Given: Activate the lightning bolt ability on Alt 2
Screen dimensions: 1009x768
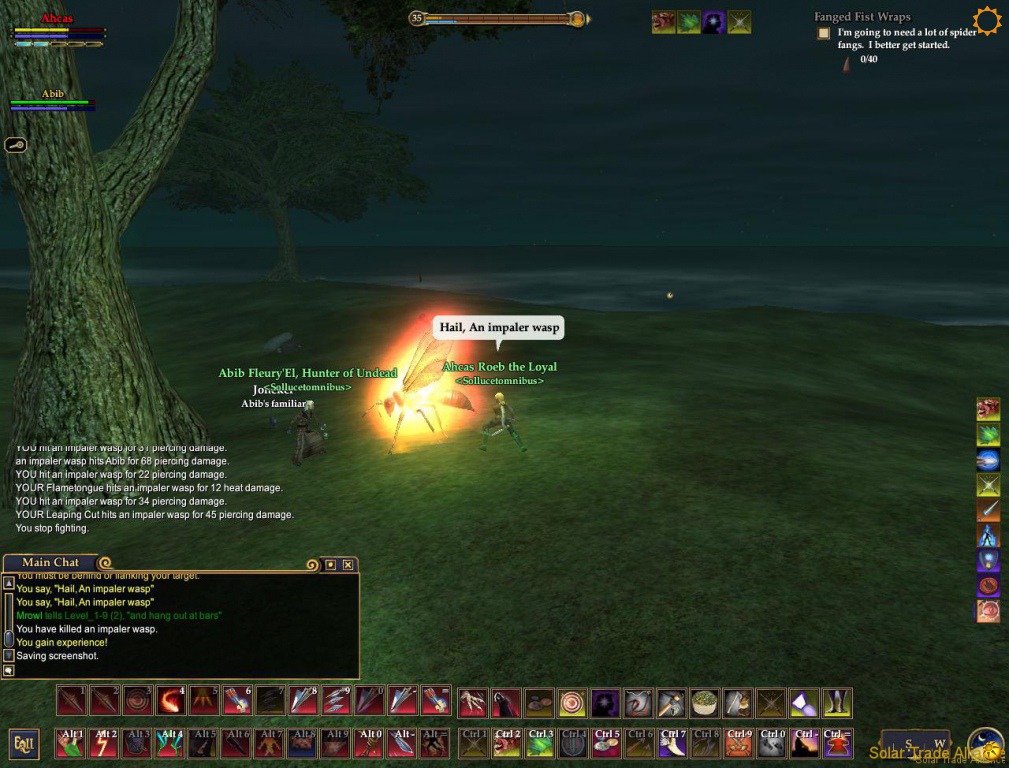Looking at the screenshot, I should pyautogui.click(x=105, y=743).
